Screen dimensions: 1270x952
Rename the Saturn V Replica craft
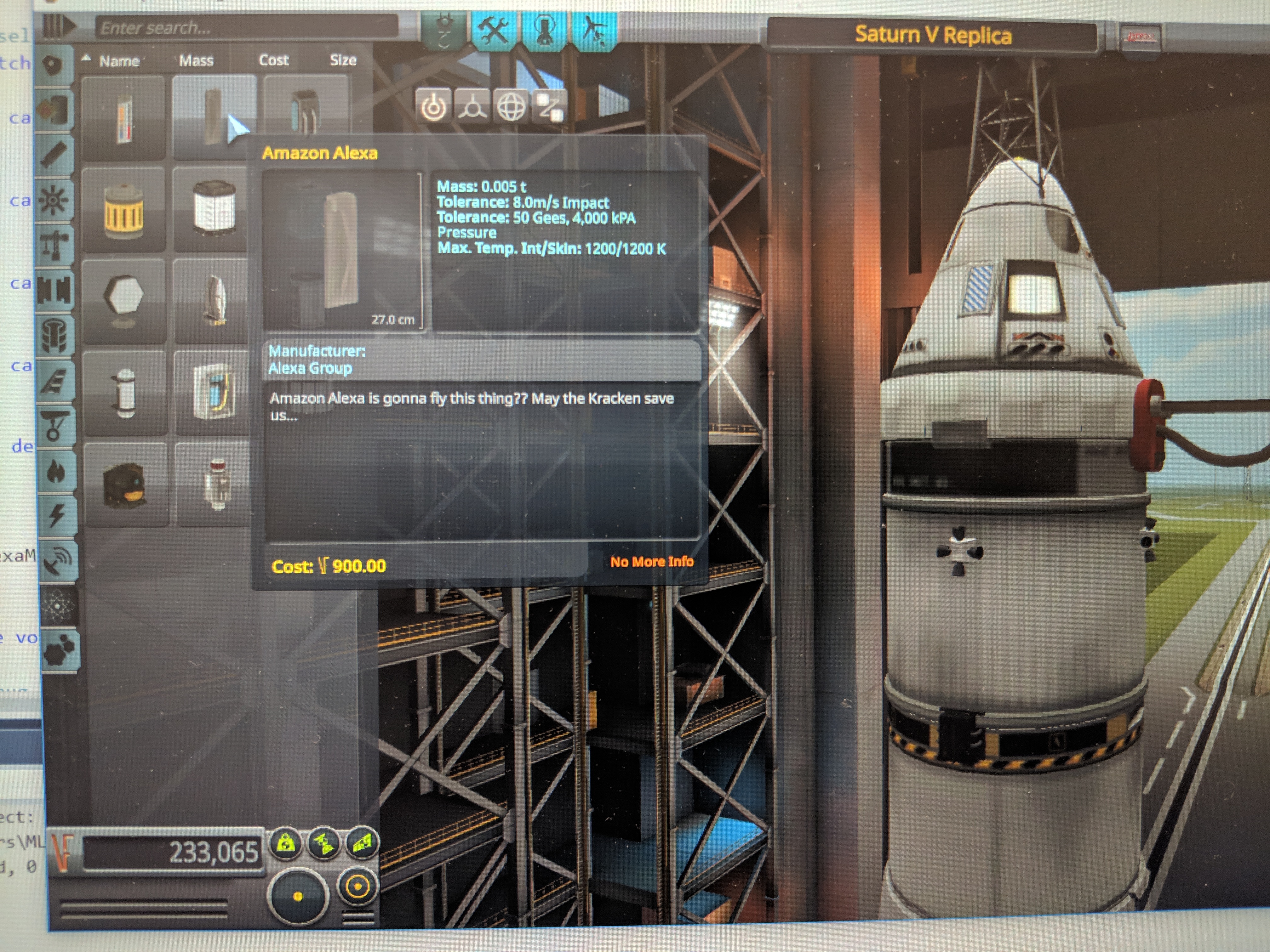[x=932, y=36]
